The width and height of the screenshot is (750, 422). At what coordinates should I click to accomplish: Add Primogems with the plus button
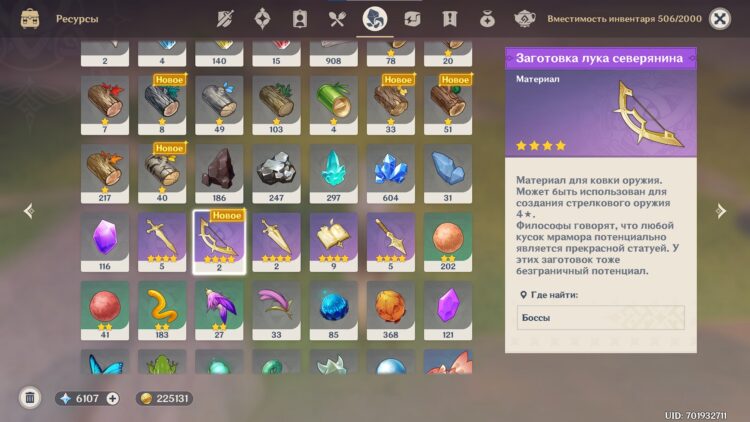(112, 398)
